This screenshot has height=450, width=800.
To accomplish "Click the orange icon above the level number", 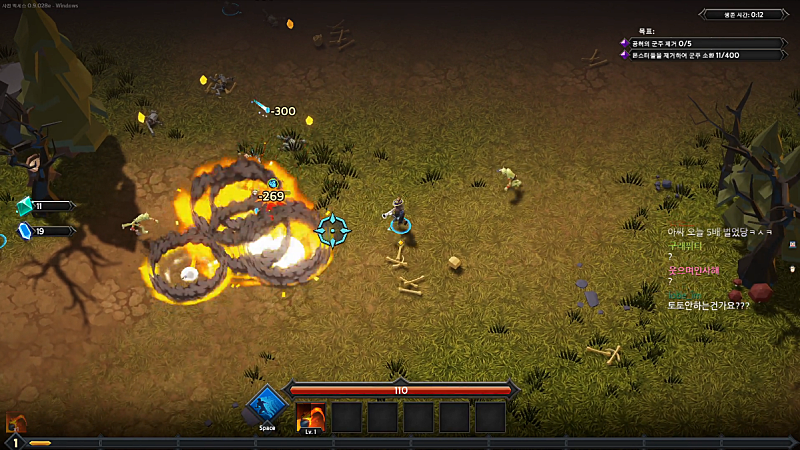I will tap(15, 423).
